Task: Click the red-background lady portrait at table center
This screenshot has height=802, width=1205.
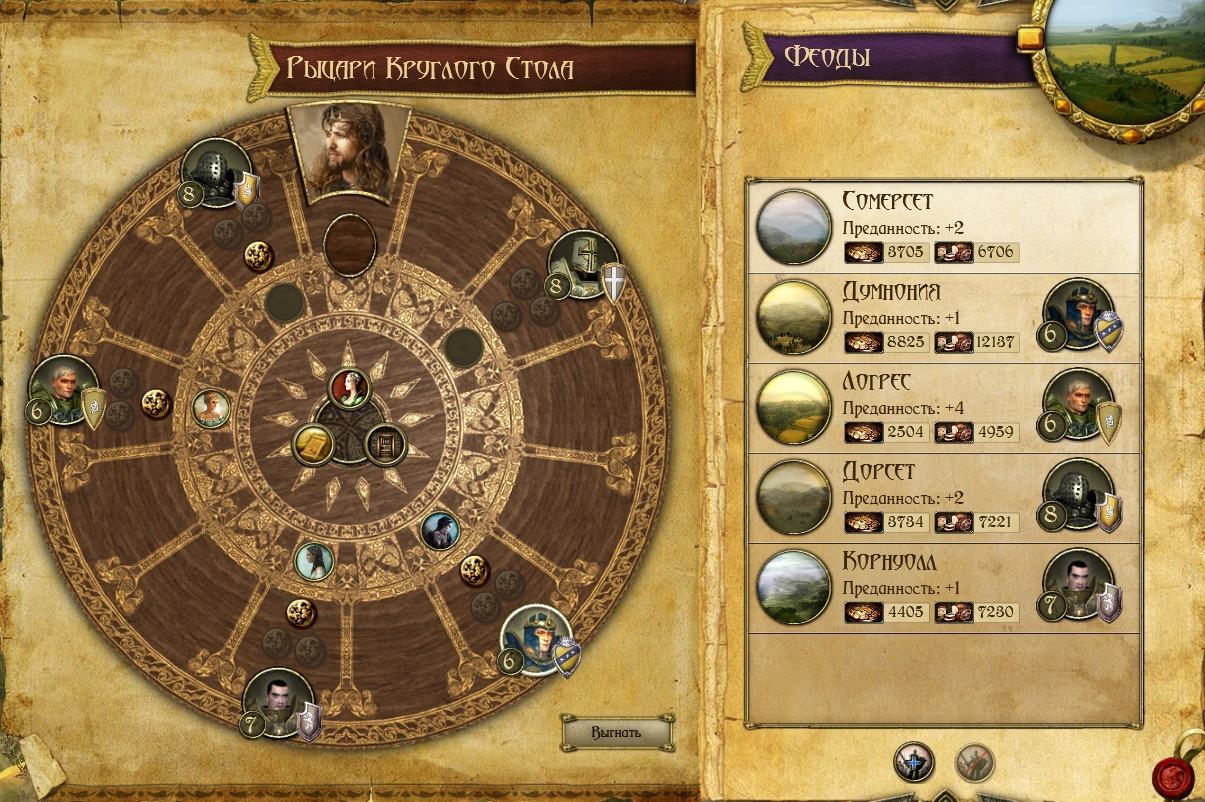Action: 349,388
